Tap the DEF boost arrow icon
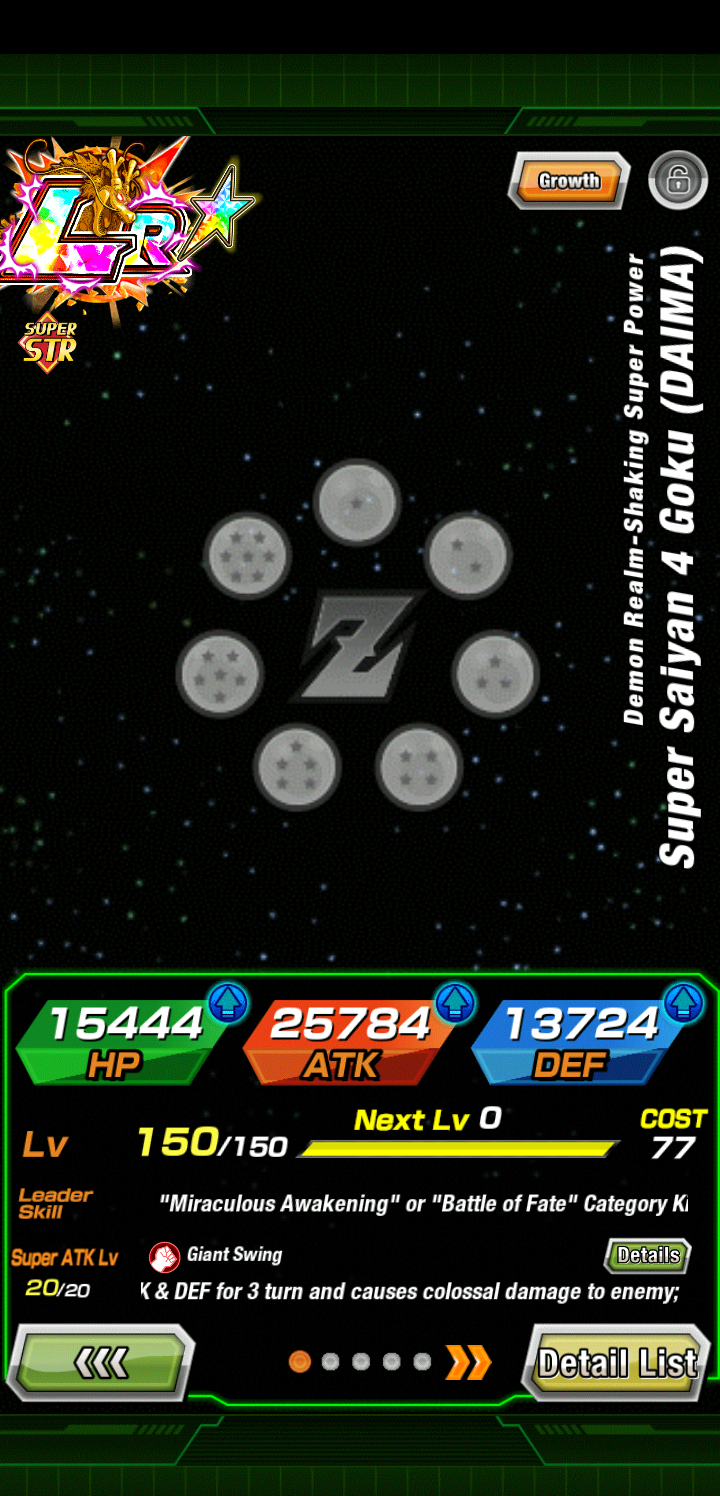Image resolution: width=720 pixels, height=1496 pixels. (x=684, y=1003)
